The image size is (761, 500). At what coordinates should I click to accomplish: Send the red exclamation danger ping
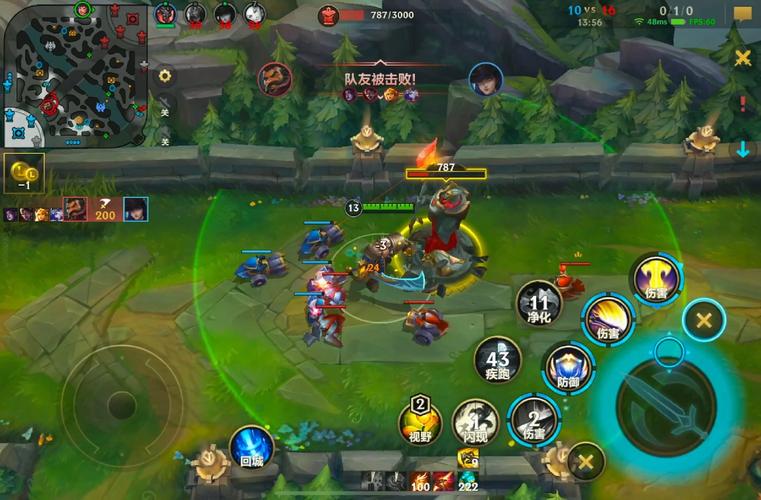click(x=742, y=103)
